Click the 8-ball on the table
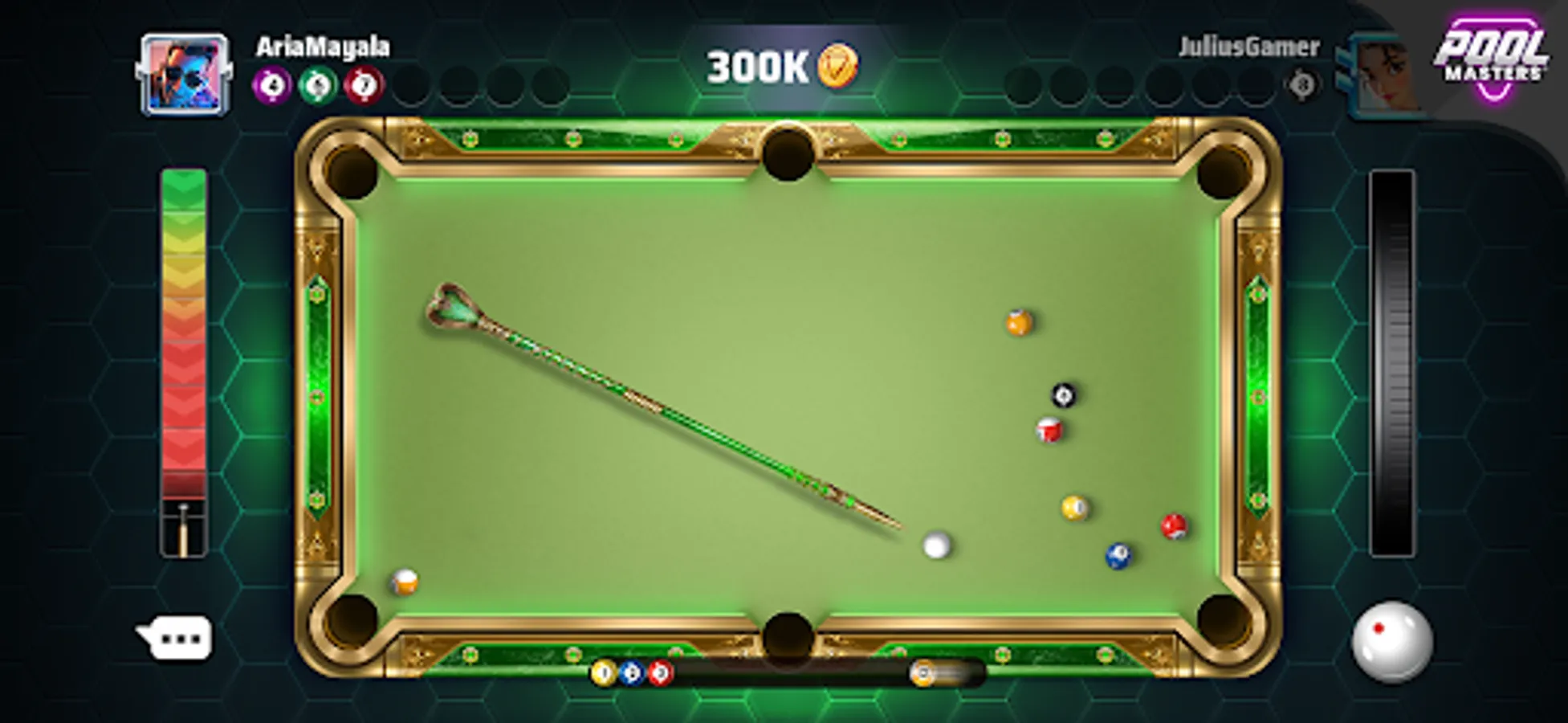This screenshot has height=723, width=1568. pyautogui.click(x=1062, y=394)
